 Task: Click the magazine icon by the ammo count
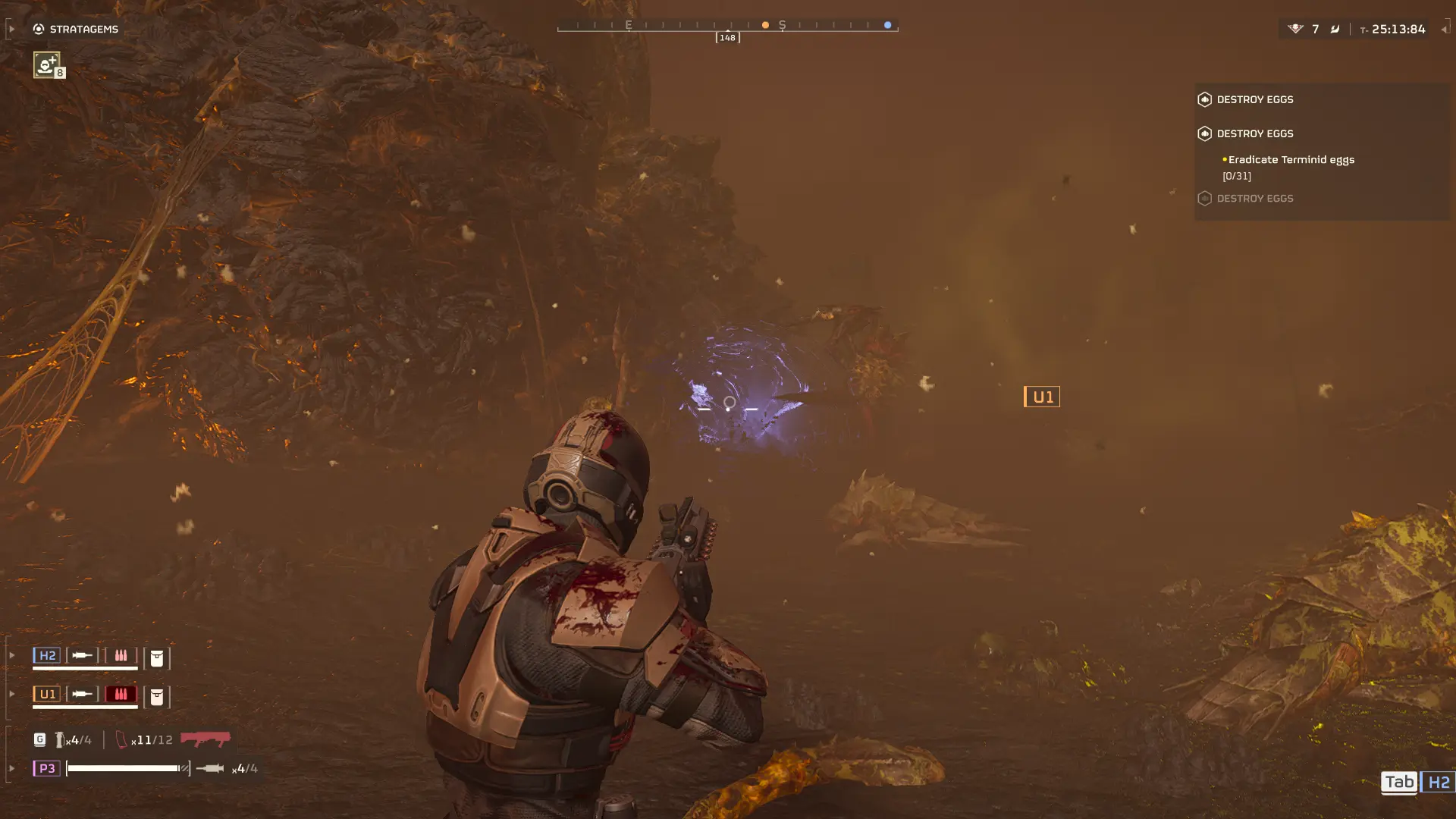121,739
